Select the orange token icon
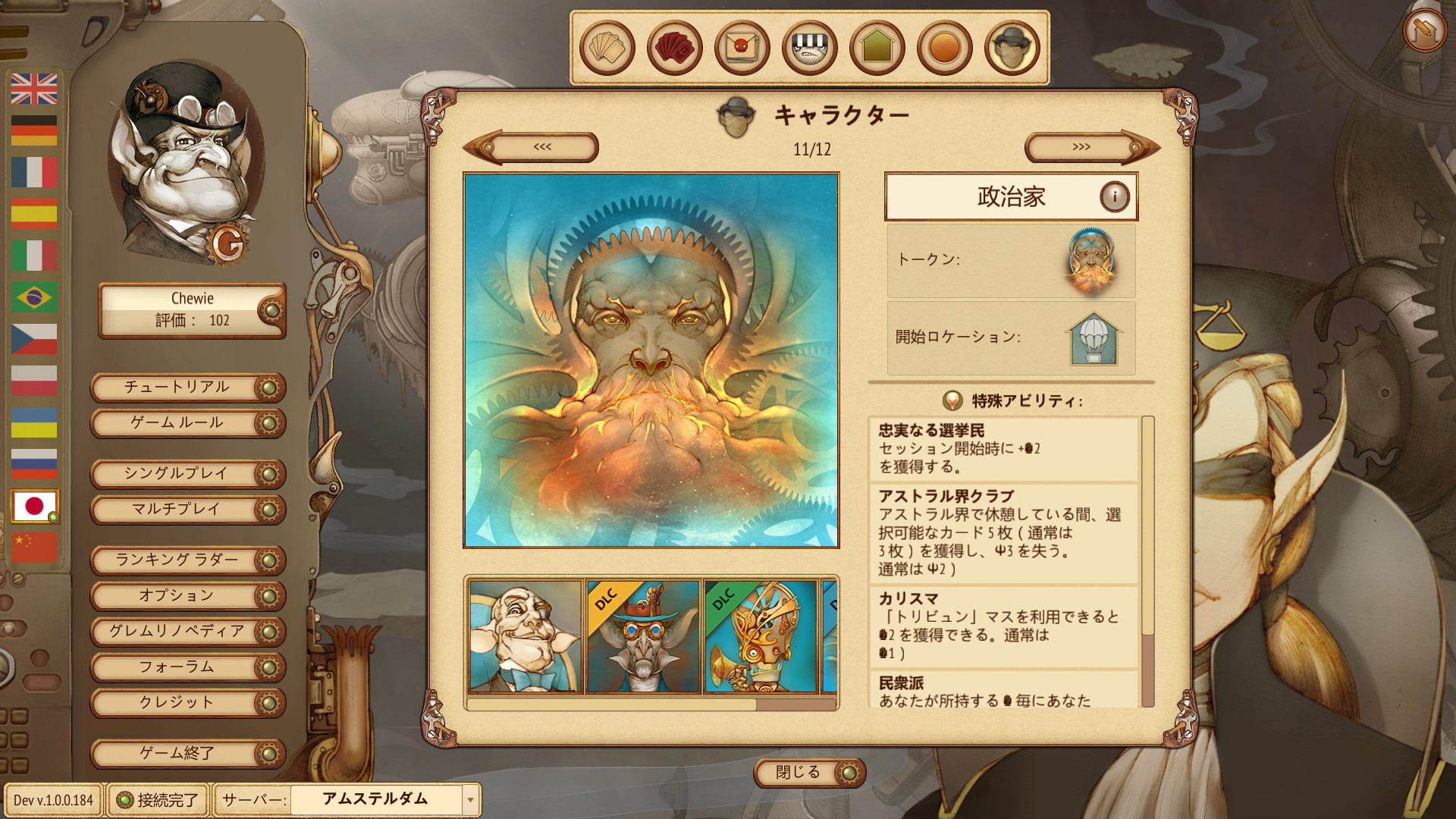The height and width of the screenshot is (819, 1456). click(946, 47)
